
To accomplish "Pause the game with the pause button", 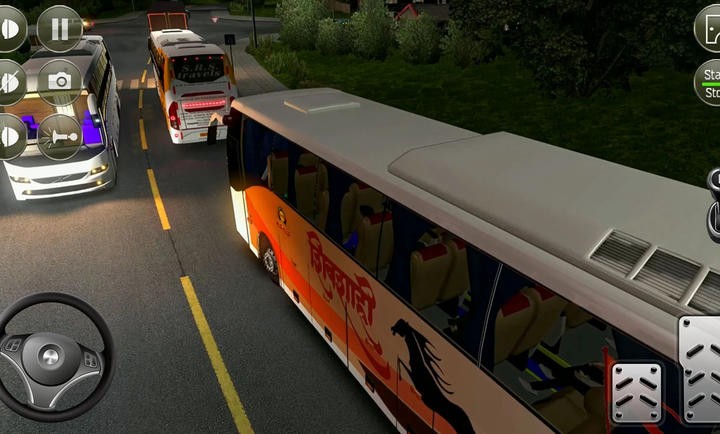I will coord(60,28).
